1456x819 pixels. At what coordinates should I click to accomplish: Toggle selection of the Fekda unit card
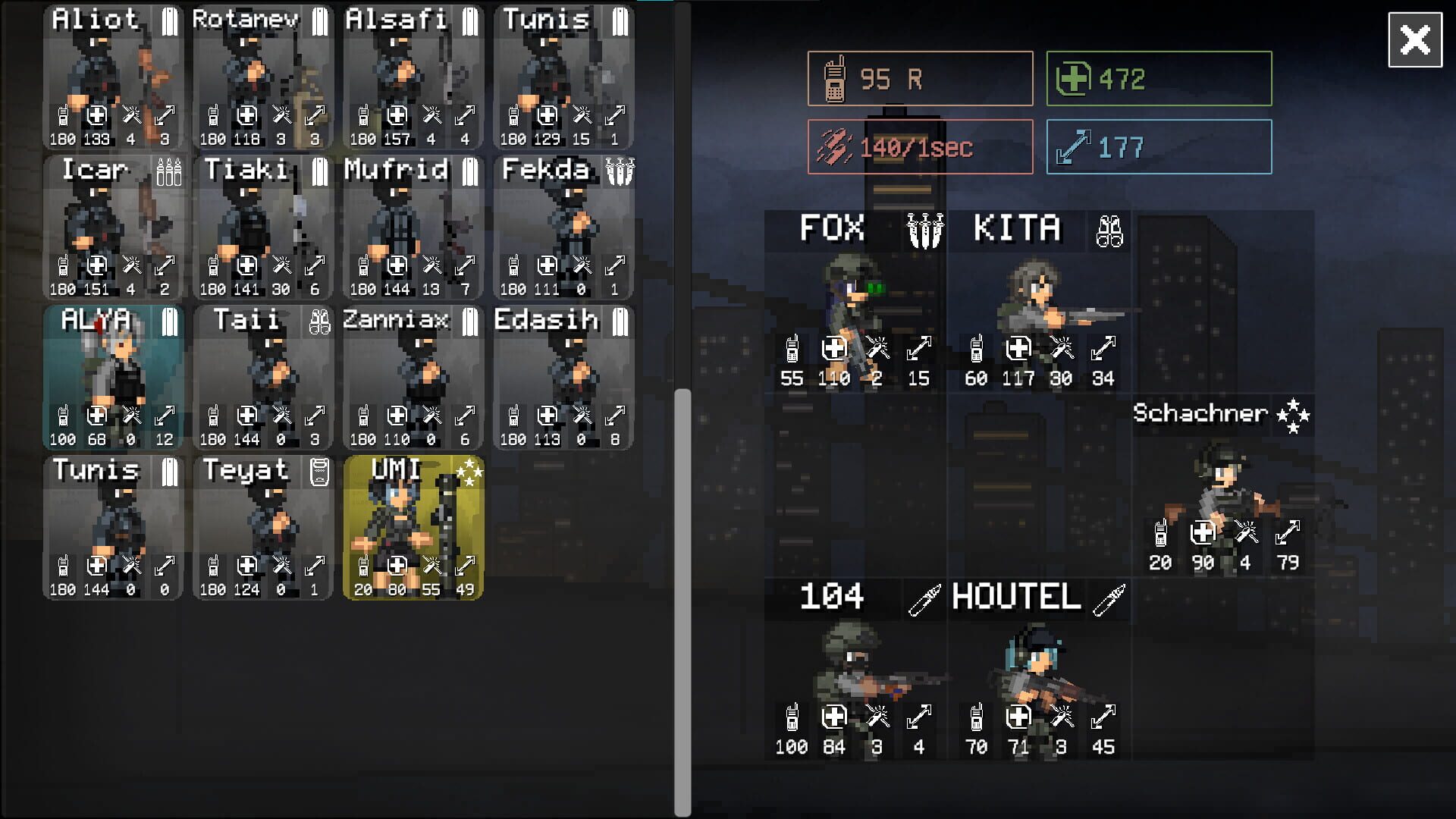[x=563, y=227]
